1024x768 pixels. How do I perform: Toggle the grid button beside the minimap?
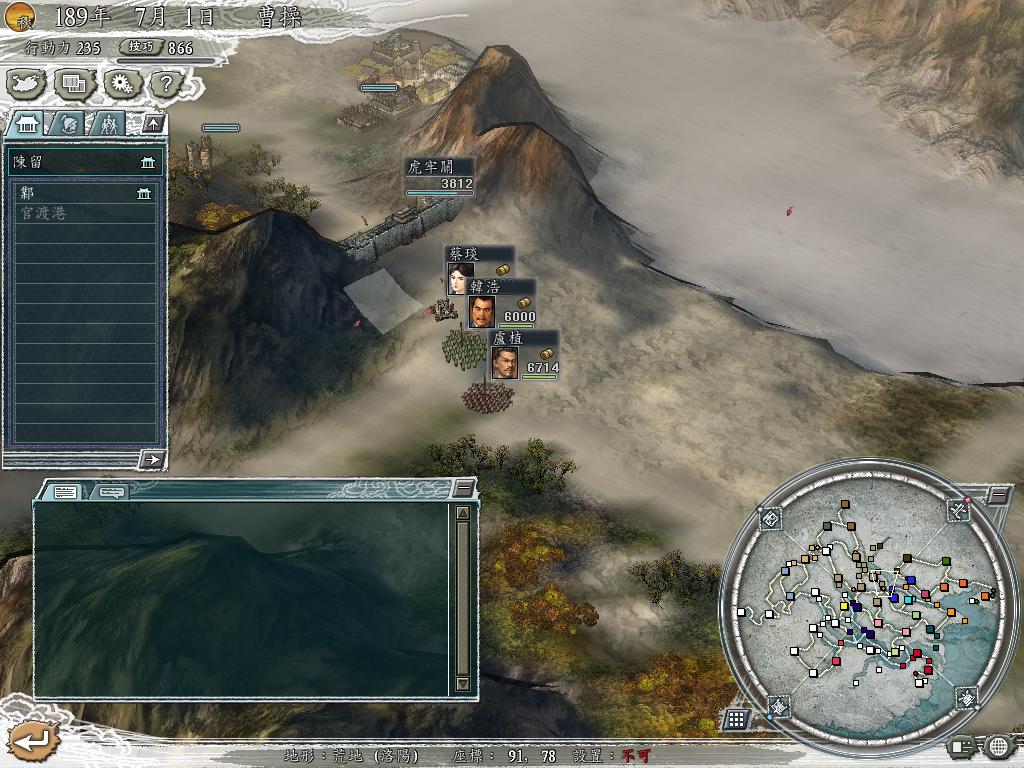pos(736,718)
